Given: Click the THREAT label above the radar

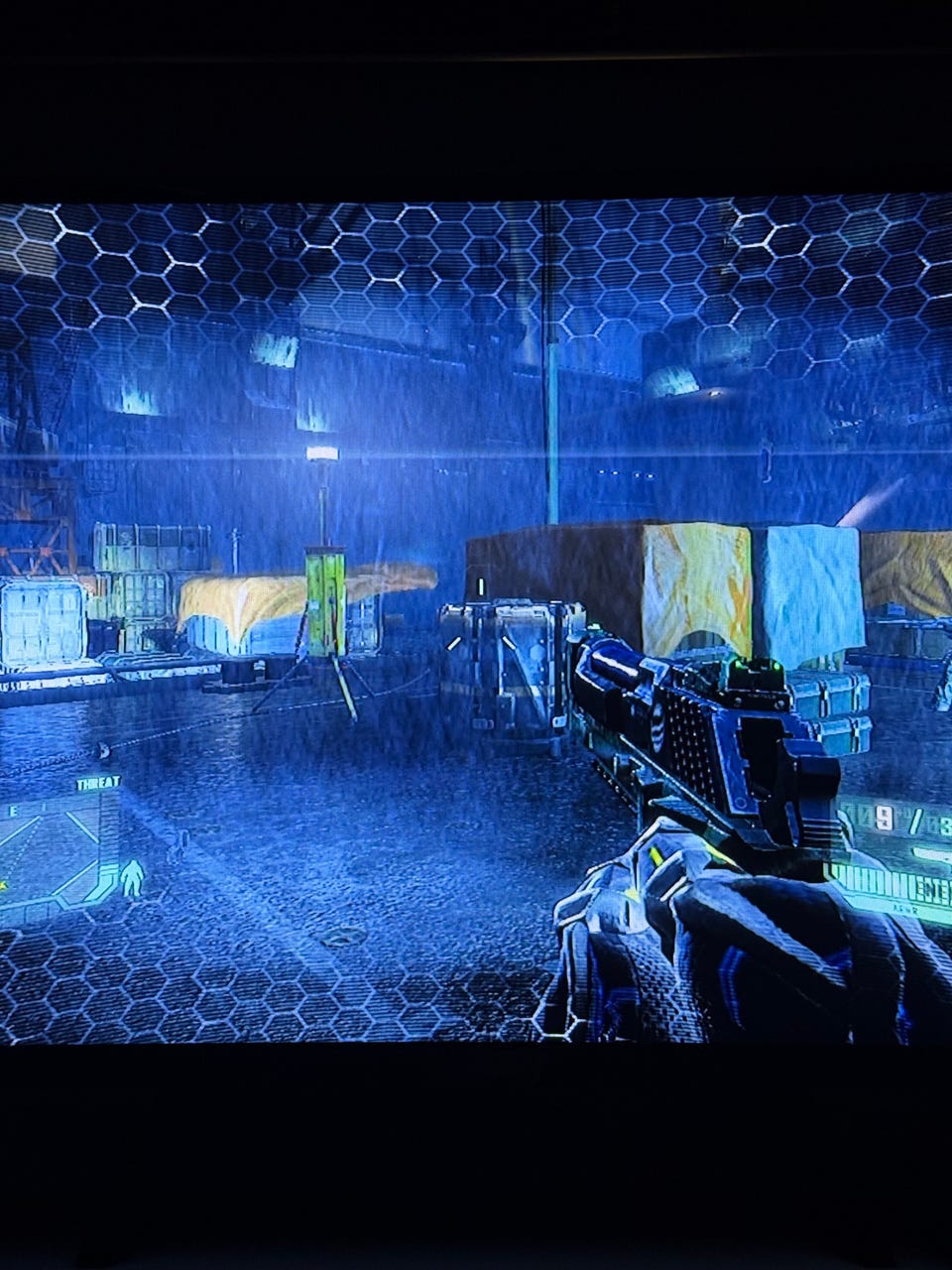Looking at the screenshot, I should 98,783.
